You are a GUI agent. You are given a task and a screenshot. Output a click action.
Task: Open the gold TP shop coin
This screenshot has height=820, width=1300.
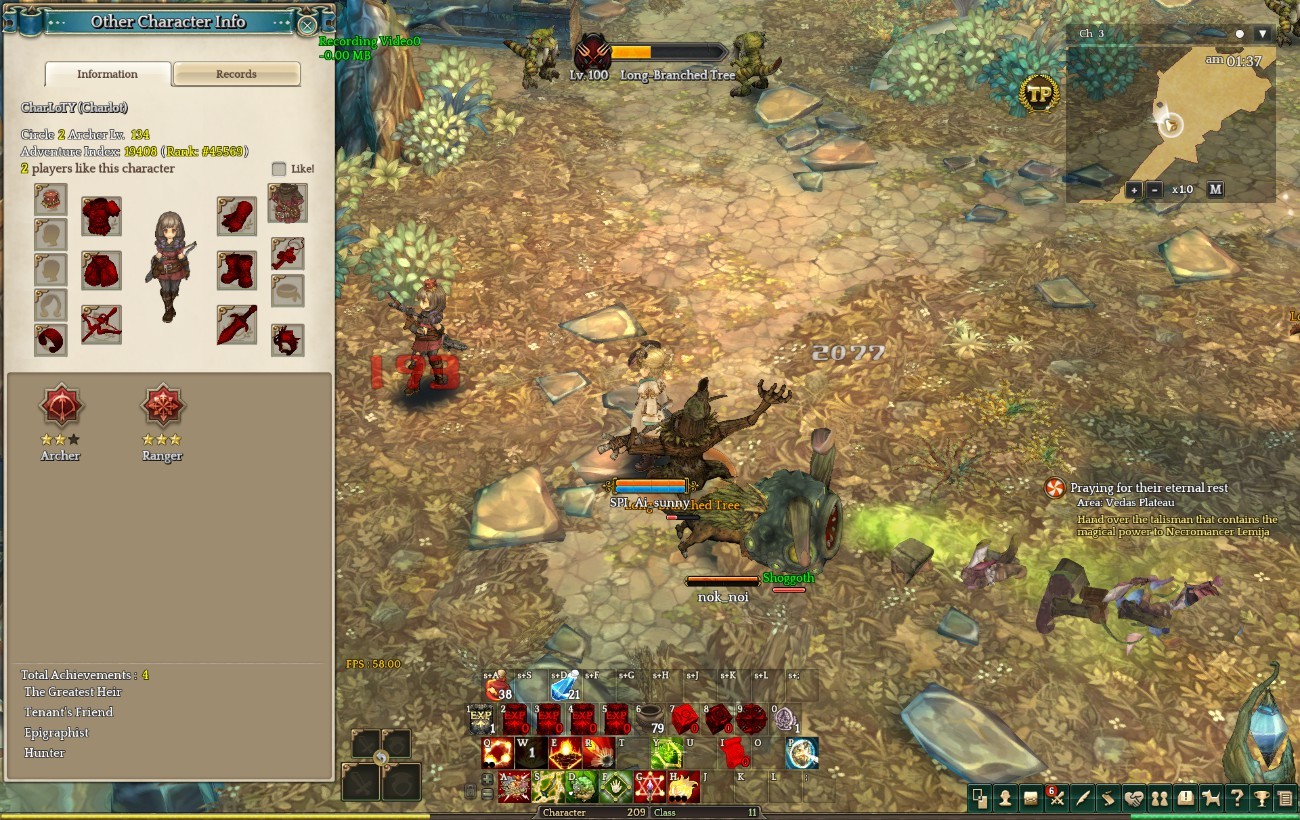(x=1039, y=94)
